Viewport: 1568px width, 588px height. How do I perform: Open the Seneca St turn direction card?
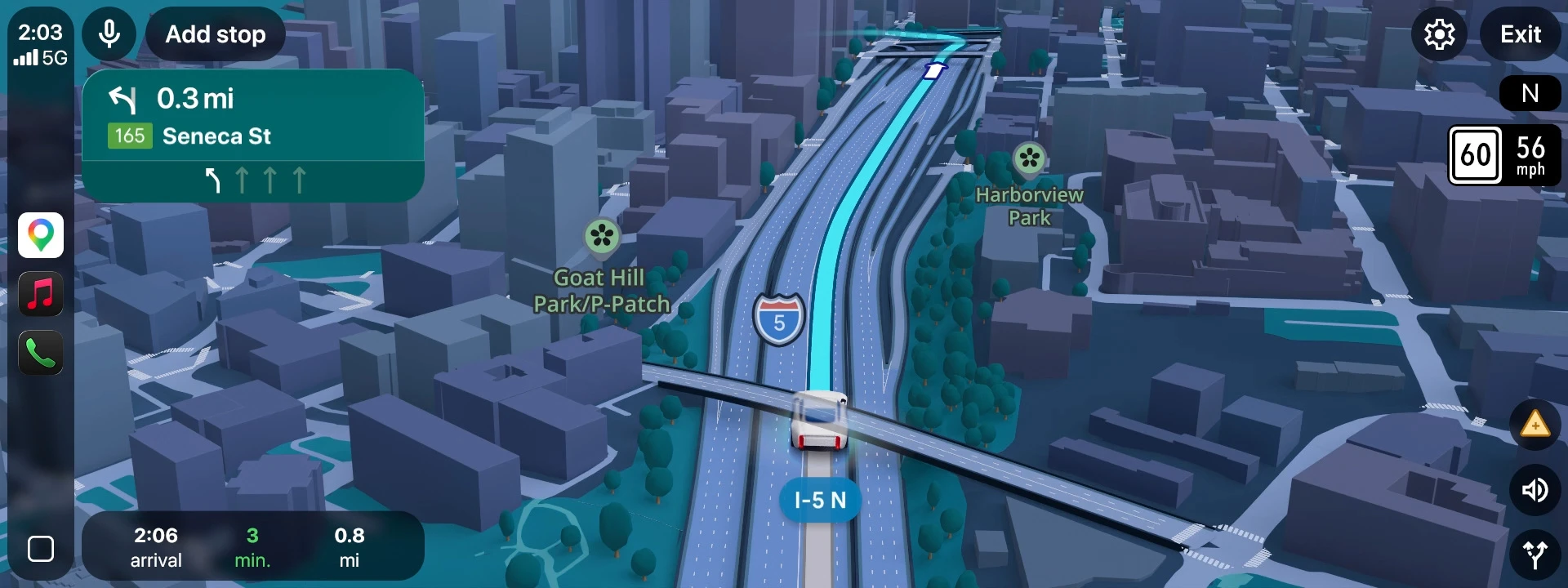coord(252,135)
